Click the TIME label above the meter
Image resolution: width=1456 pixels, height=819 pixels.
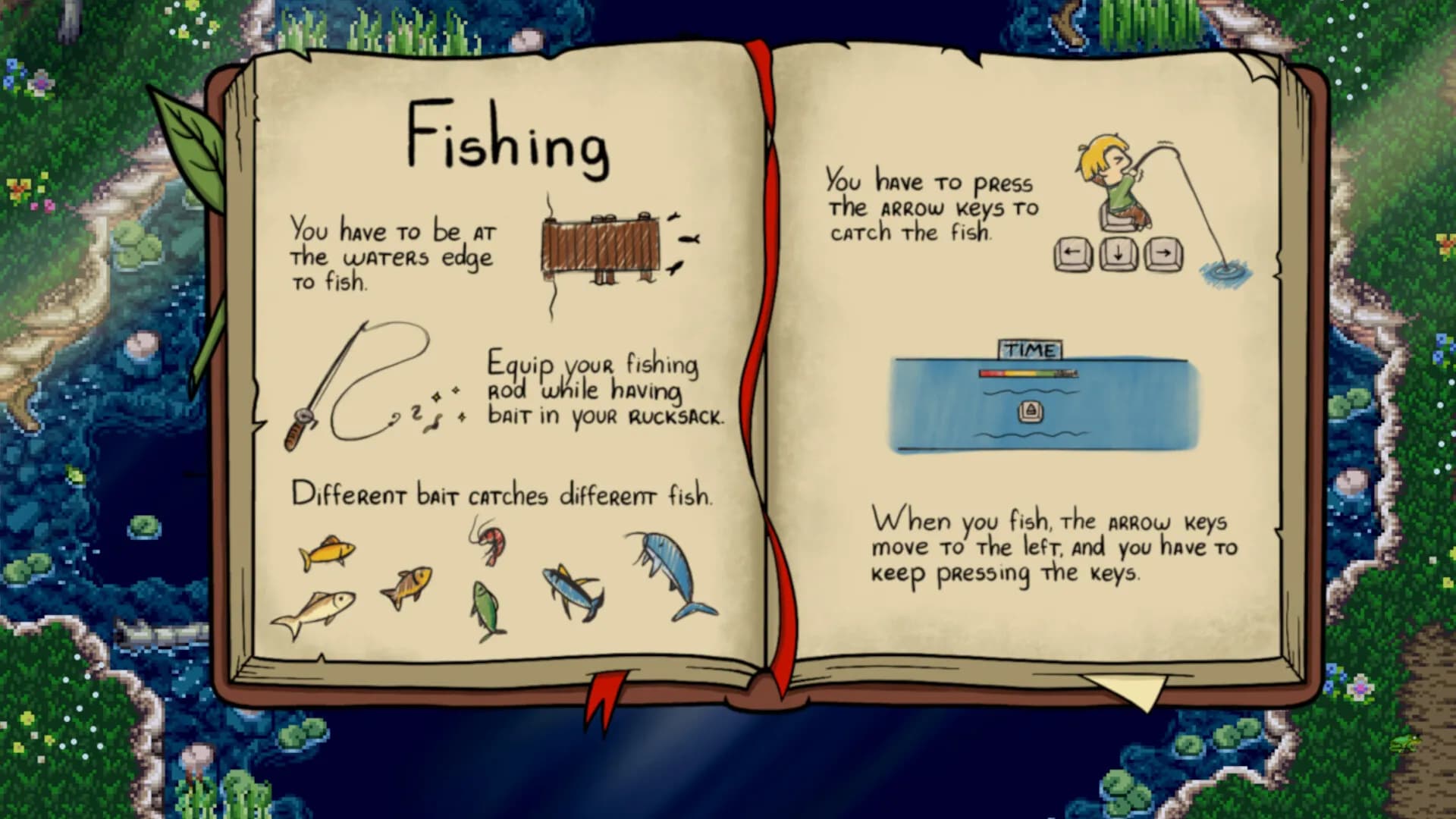(x=1030, y=349)
